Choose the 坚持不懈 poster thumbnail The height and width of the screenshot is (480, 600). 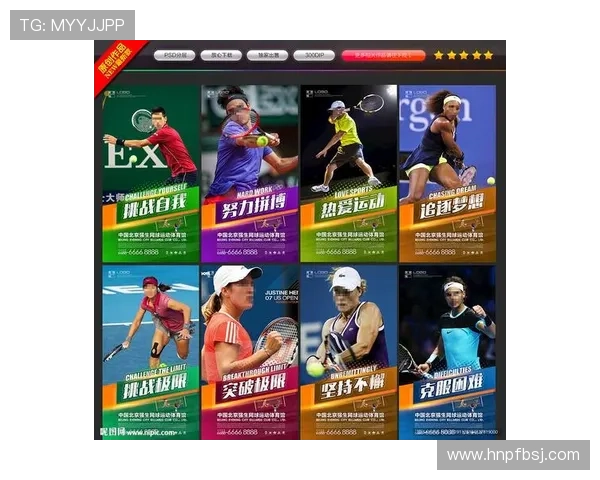click(348, 352)
